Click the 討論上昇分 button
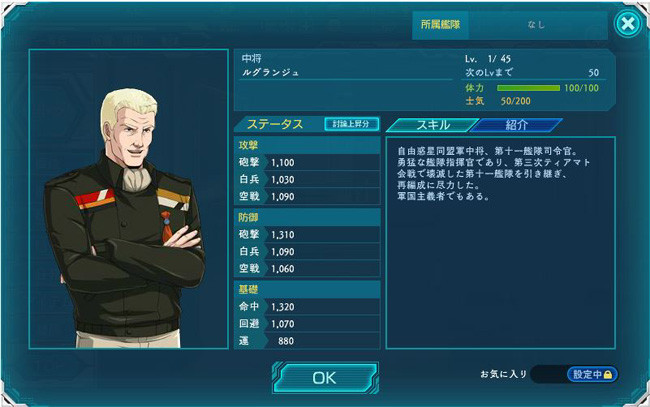 coord(352,124)
